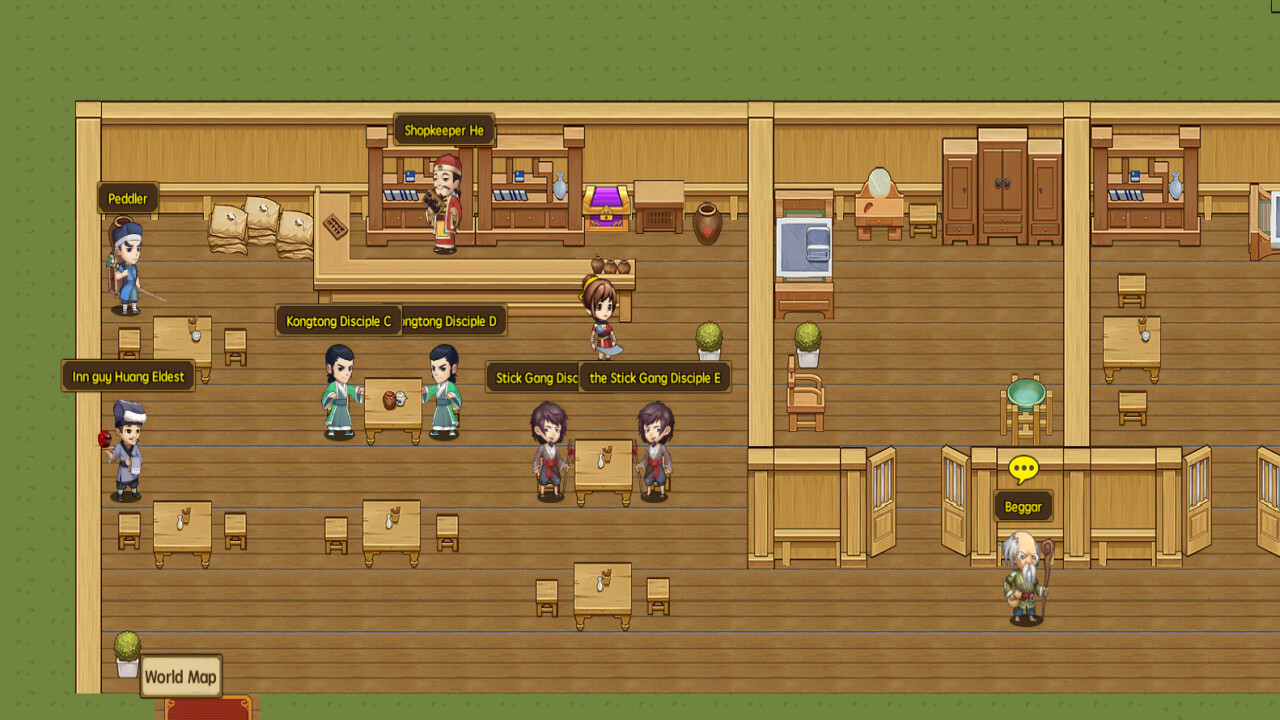Click Kongtong Disciple C at the table
The image size is (1280, 720).
[341, 390]
